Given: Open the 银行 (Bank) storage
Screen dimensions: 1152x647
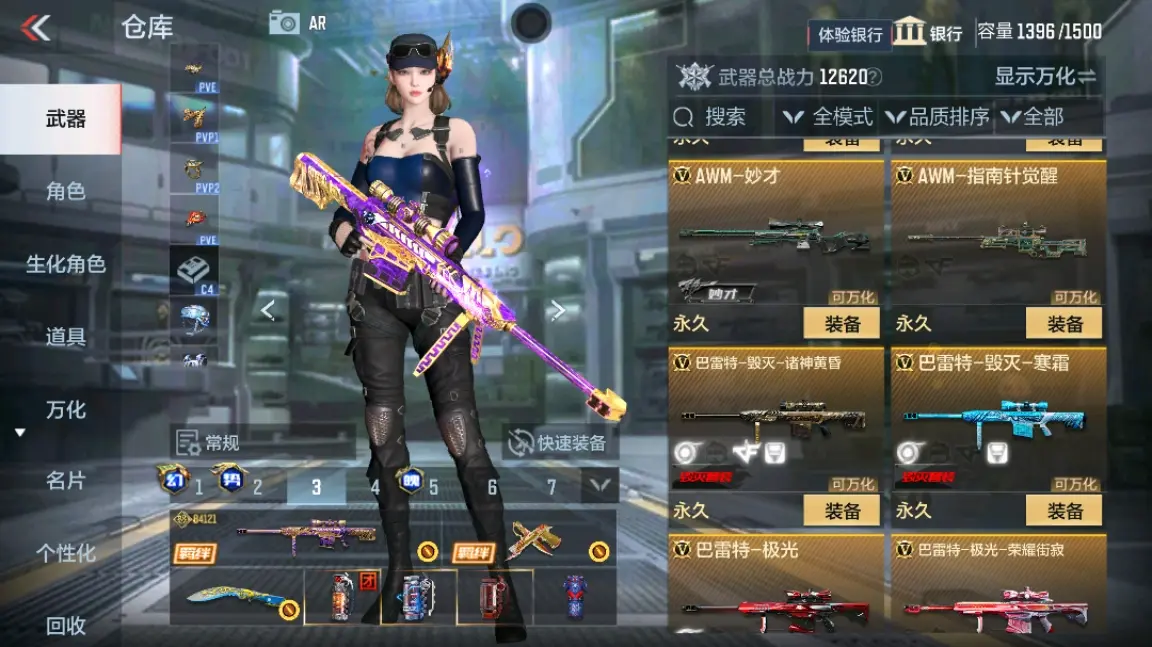Looking at the screenshot, I should [929, 33].
